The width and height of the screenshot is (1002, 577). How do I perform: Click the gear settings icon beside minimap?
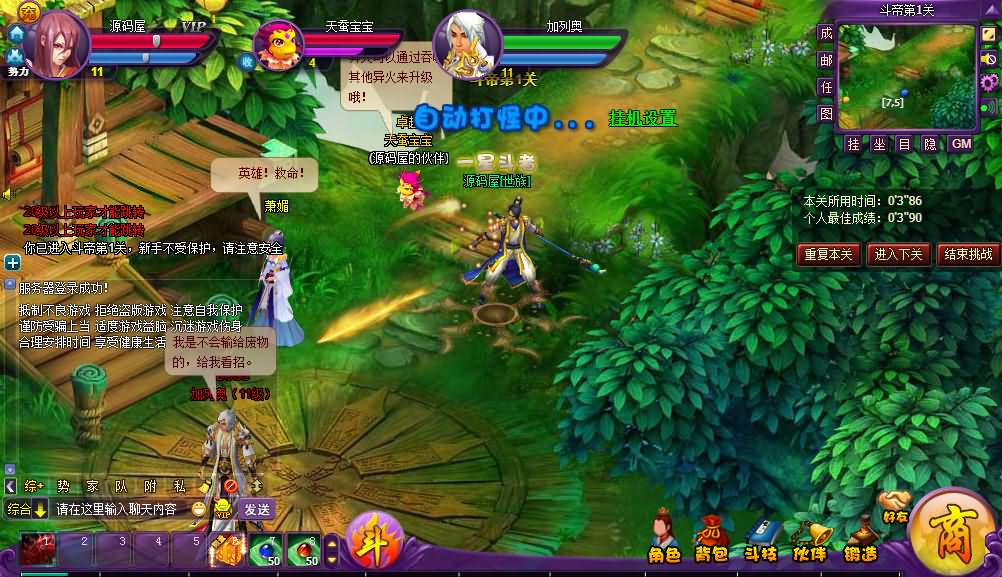[x=988, y=82]
